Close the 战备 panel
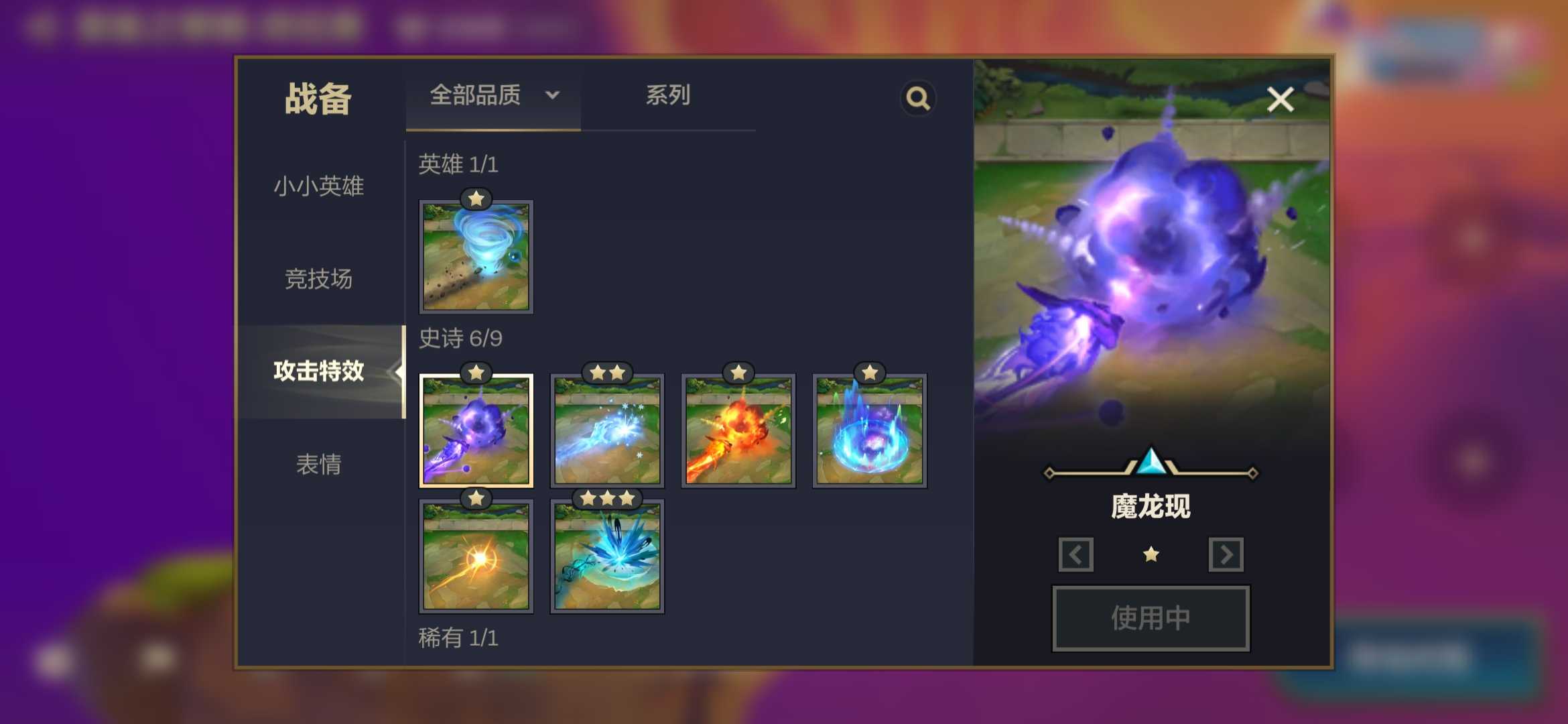The width and height of the screenshot is (1568, 724). click(x=1280, y=99)
